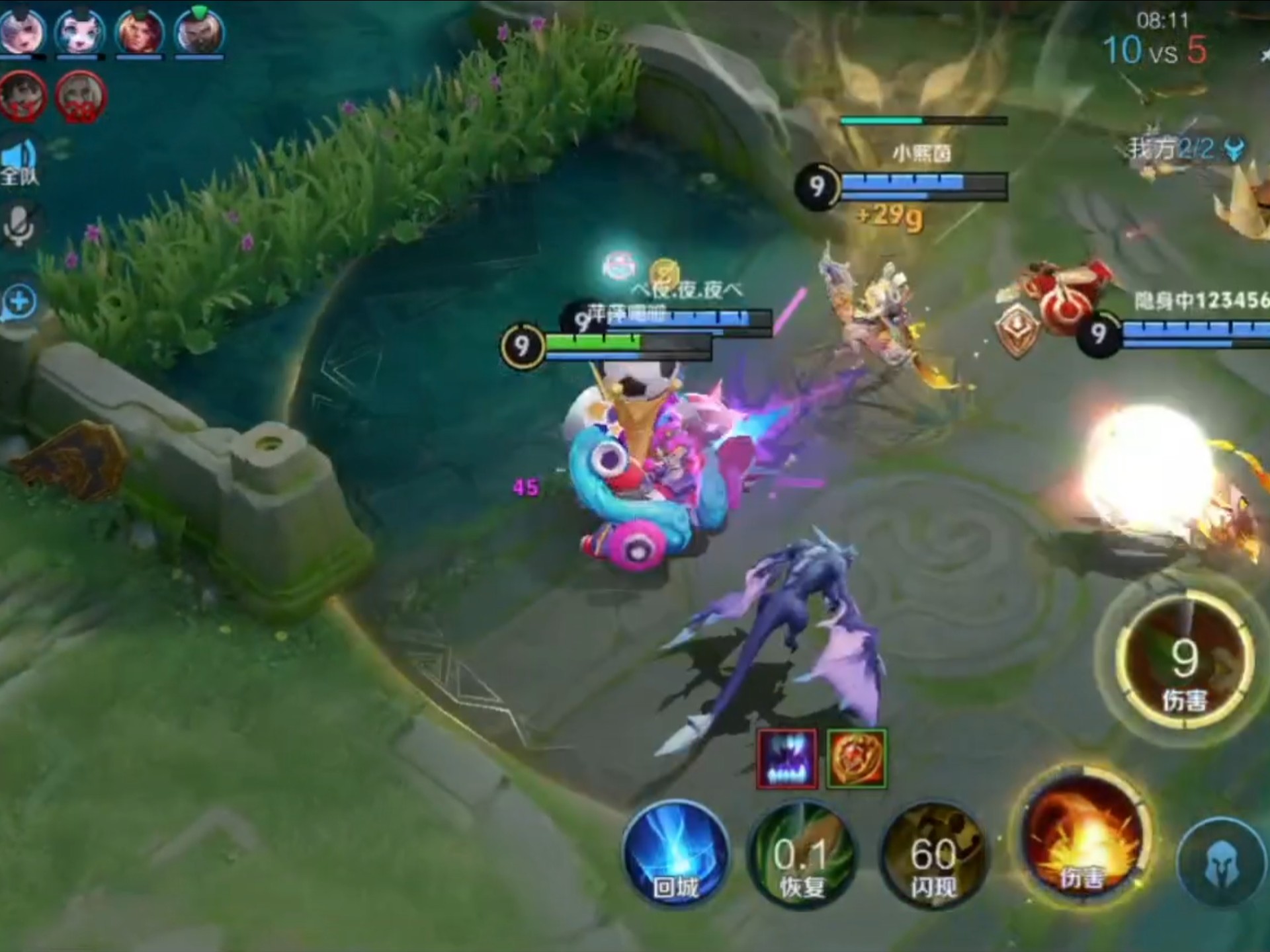1270x952 pixels.
Task: Tap the 伤害 skill on 9-second cooldown
Action: click(x=1183, y=661)
